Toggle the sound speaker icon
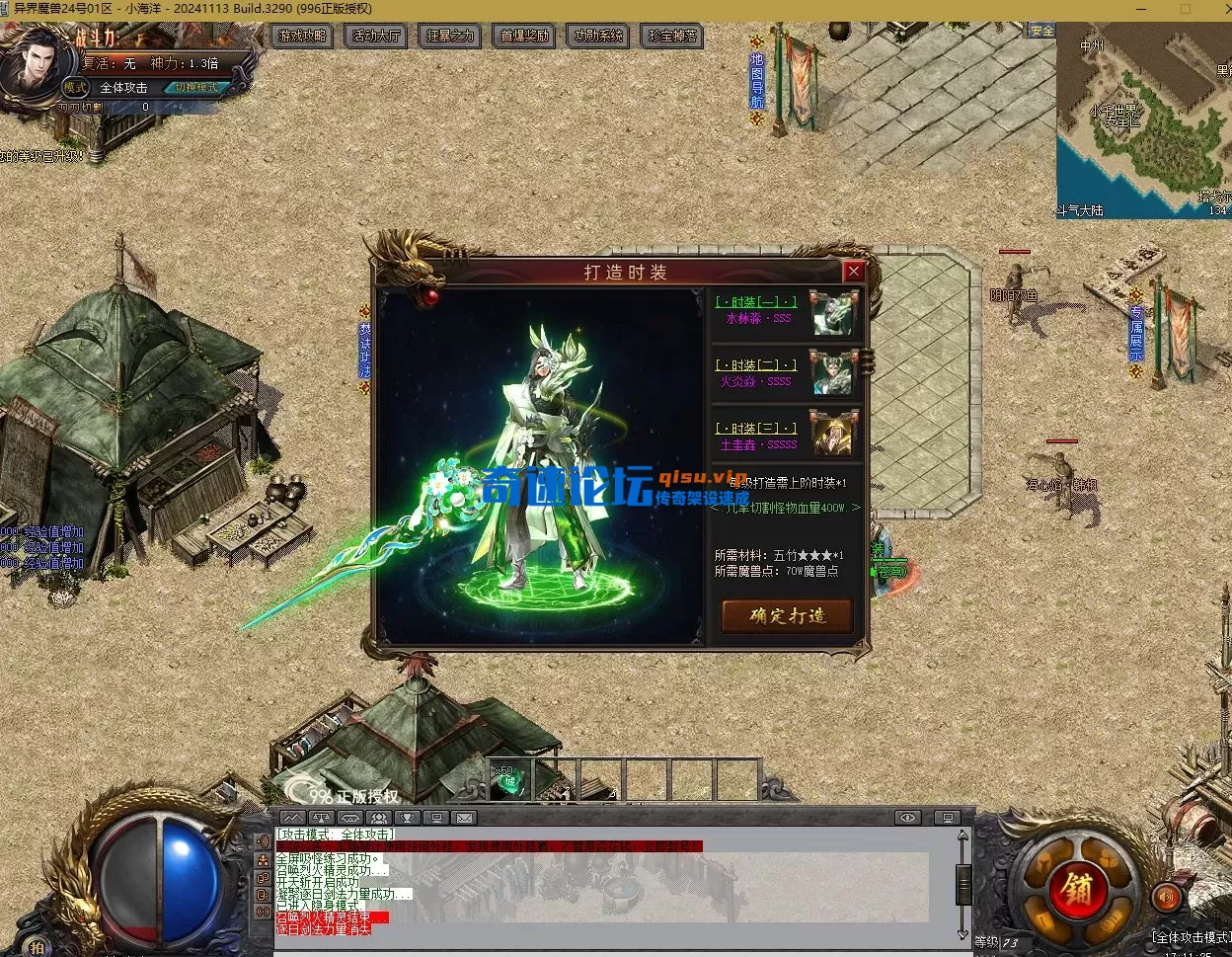 (x=1166, y=897)
